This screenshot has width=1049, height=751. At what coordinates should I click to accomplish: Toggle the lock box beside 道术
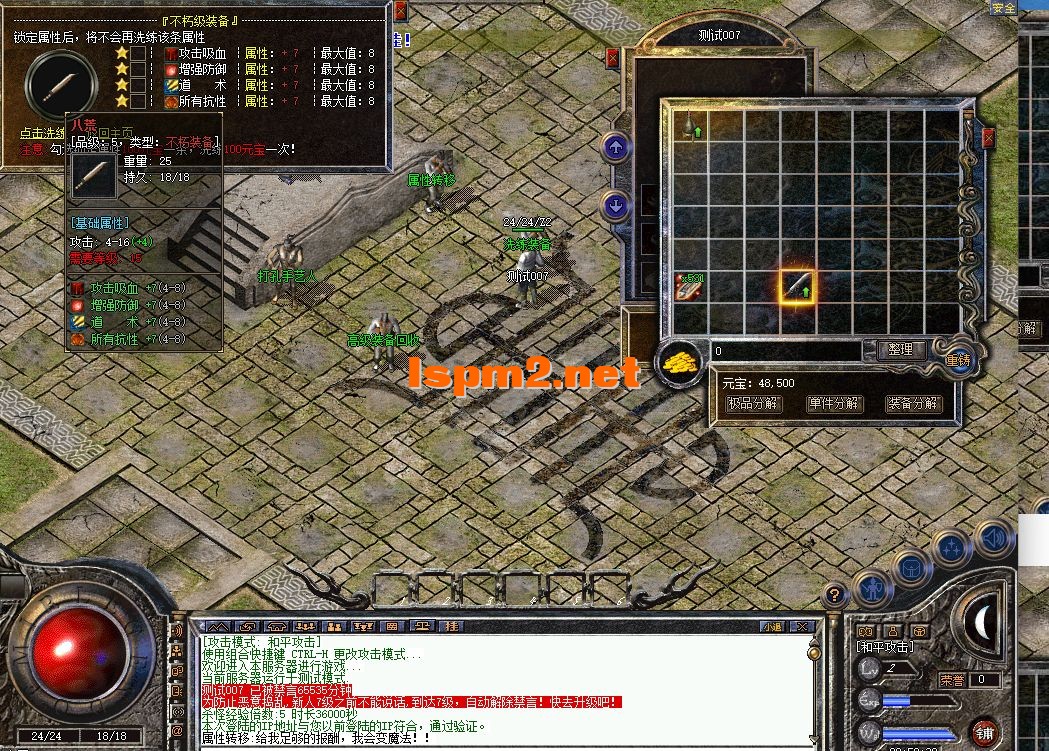139,85
